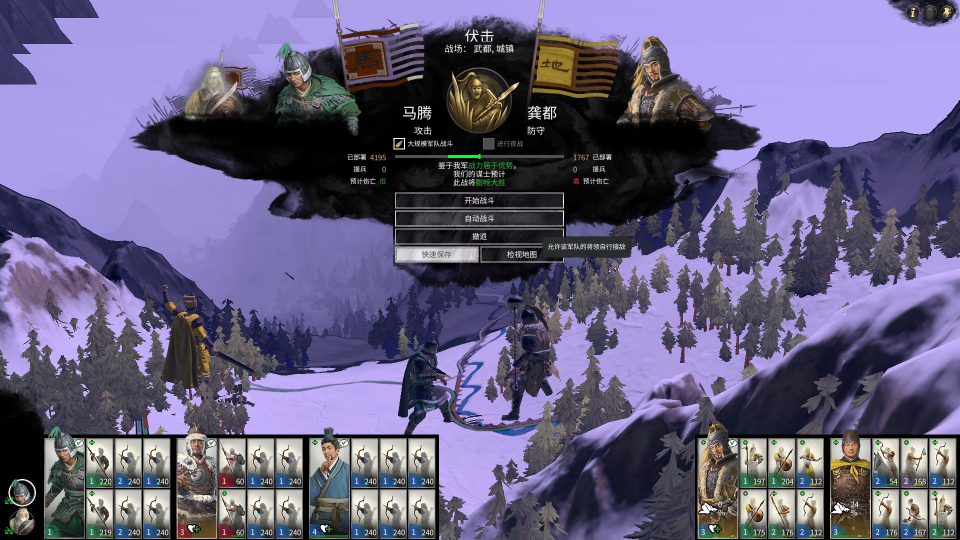Choose 自动战斗 to auto-resolve the battle
The width and height of the screenshot is (960, 540).
click(x=479, y=218)
